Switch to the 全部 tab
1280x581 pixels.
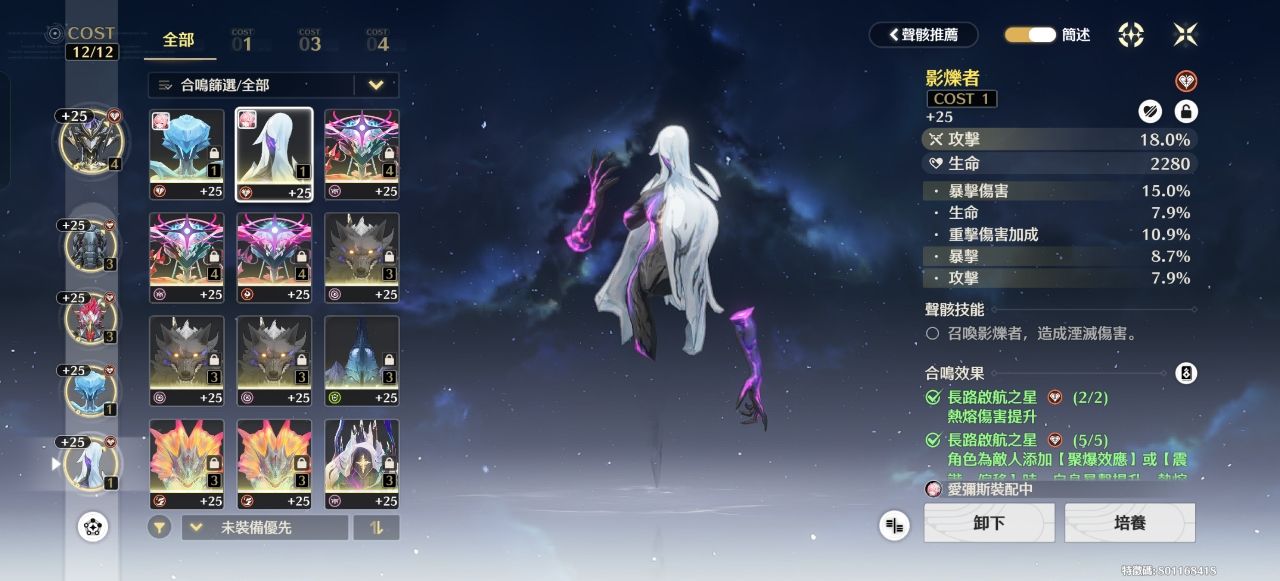coord(178,40)
